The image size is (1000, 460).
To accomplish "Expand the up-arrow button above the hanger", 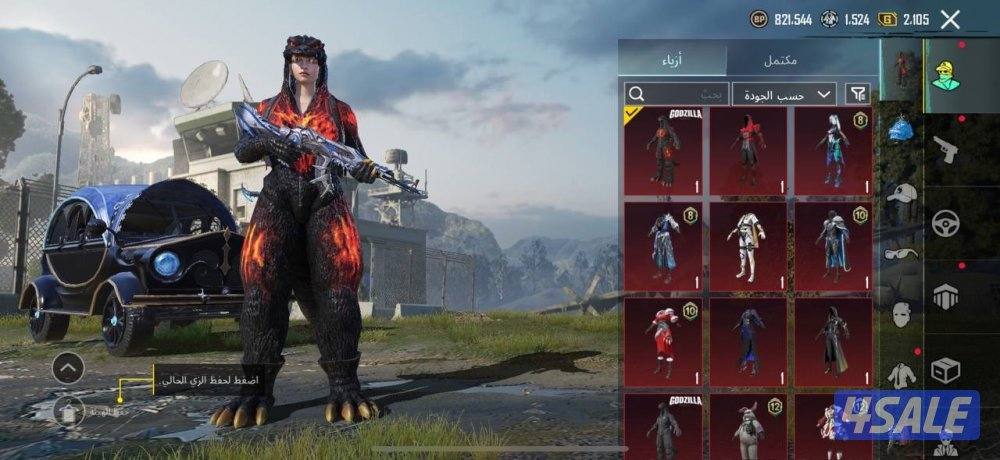I will tap(68, 368).
